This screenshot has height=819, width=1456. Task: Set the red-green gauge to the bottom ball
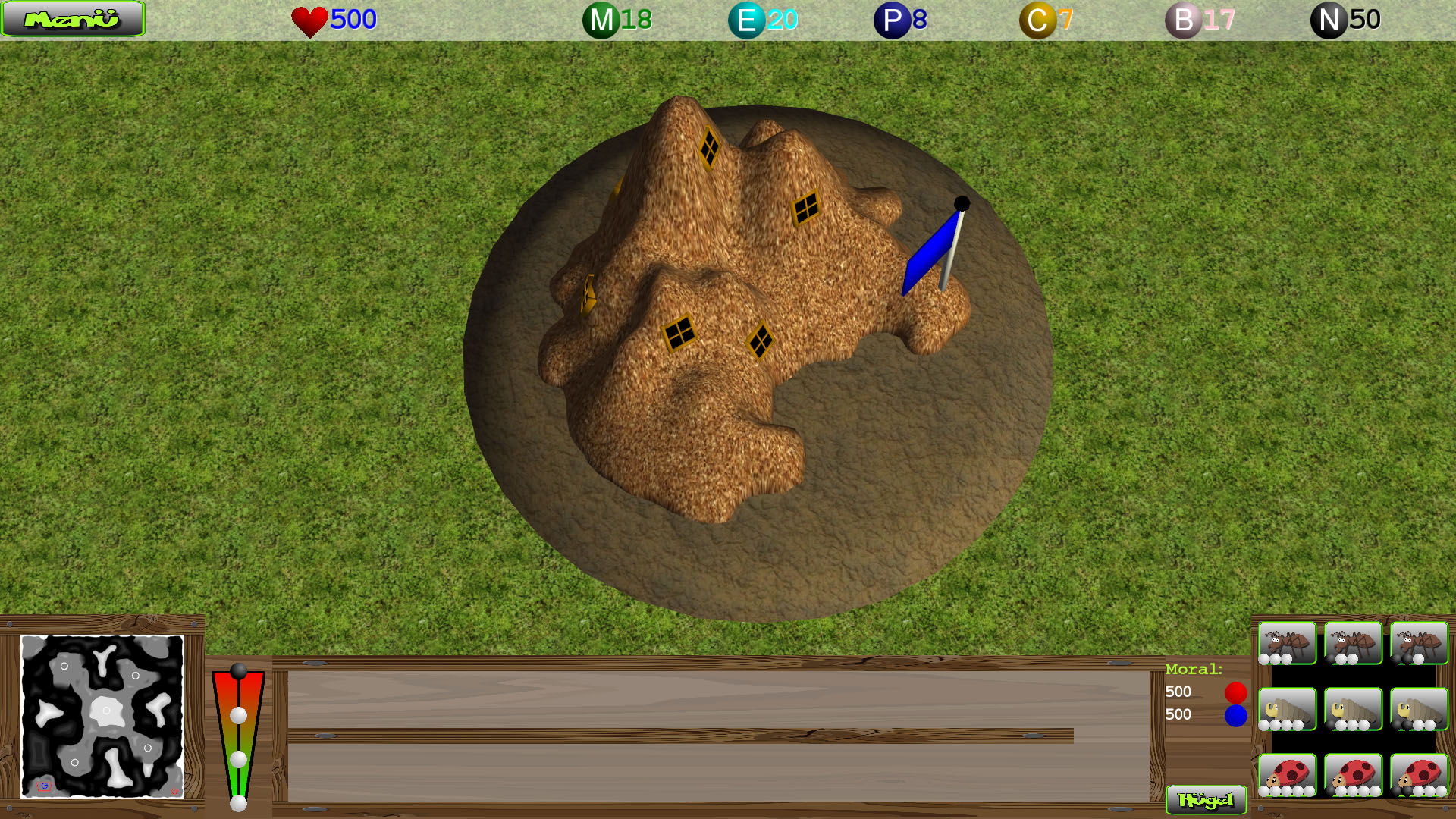point(239,803)
